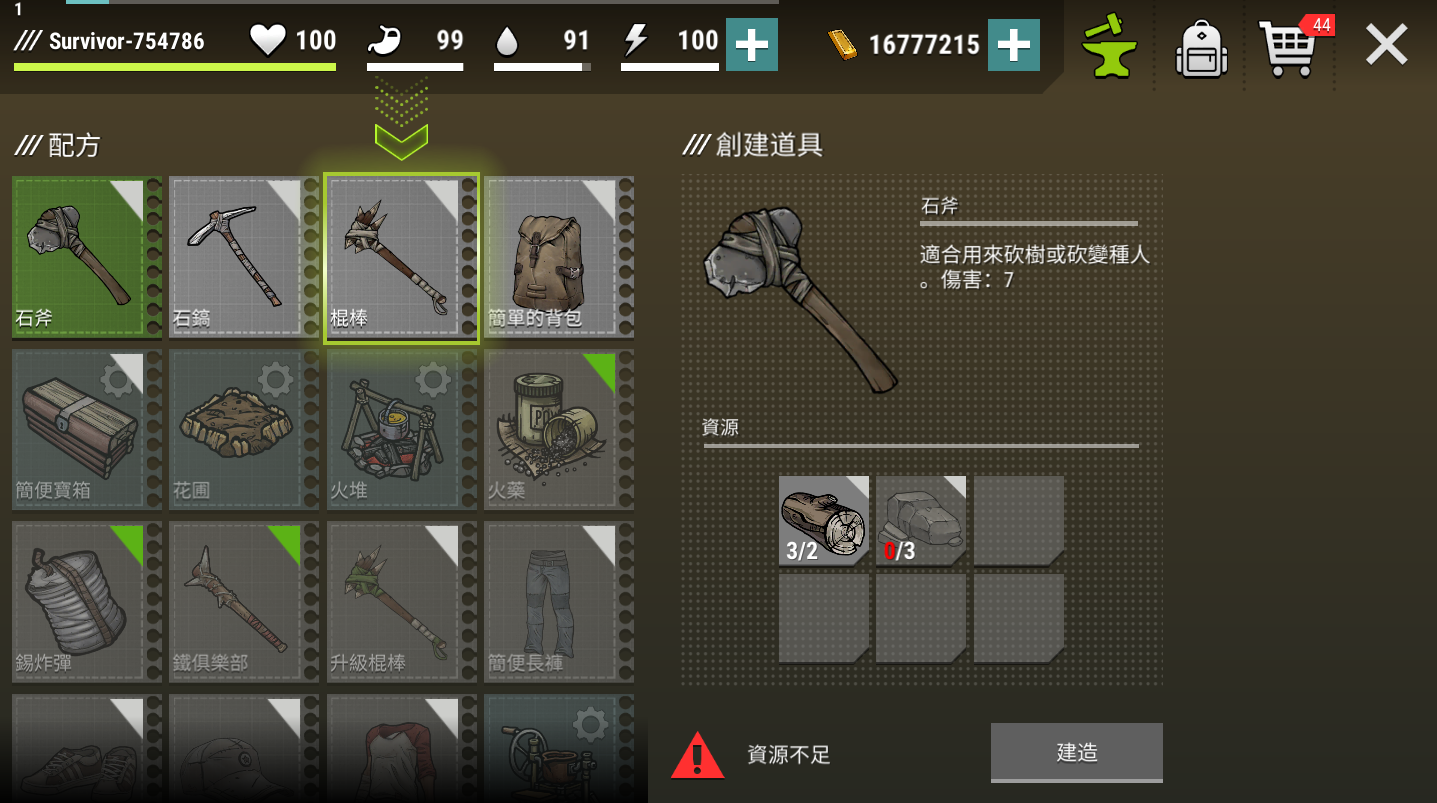
Task: Click the wood resource showing 3/2
Action: tap(823, 519)
